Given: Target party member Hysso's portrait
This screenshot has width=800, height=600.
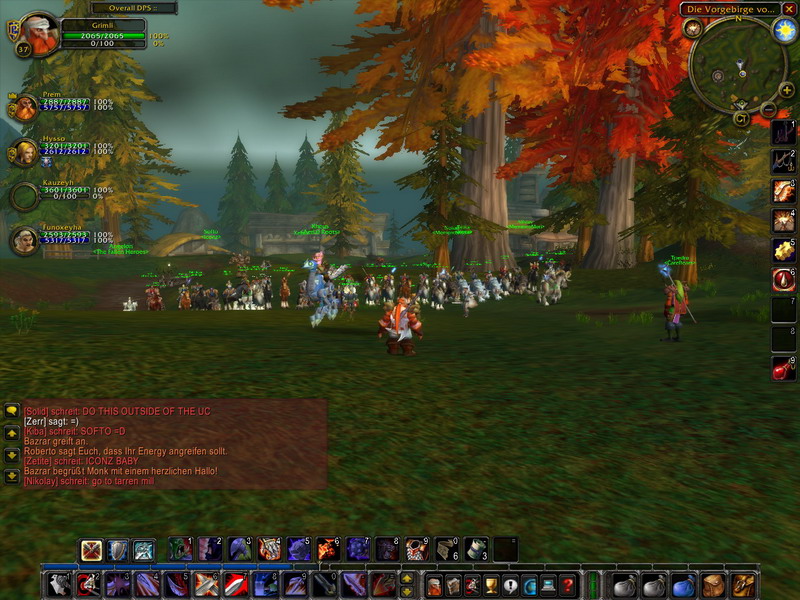Looking at the screenshot, I should pos(24,152).
